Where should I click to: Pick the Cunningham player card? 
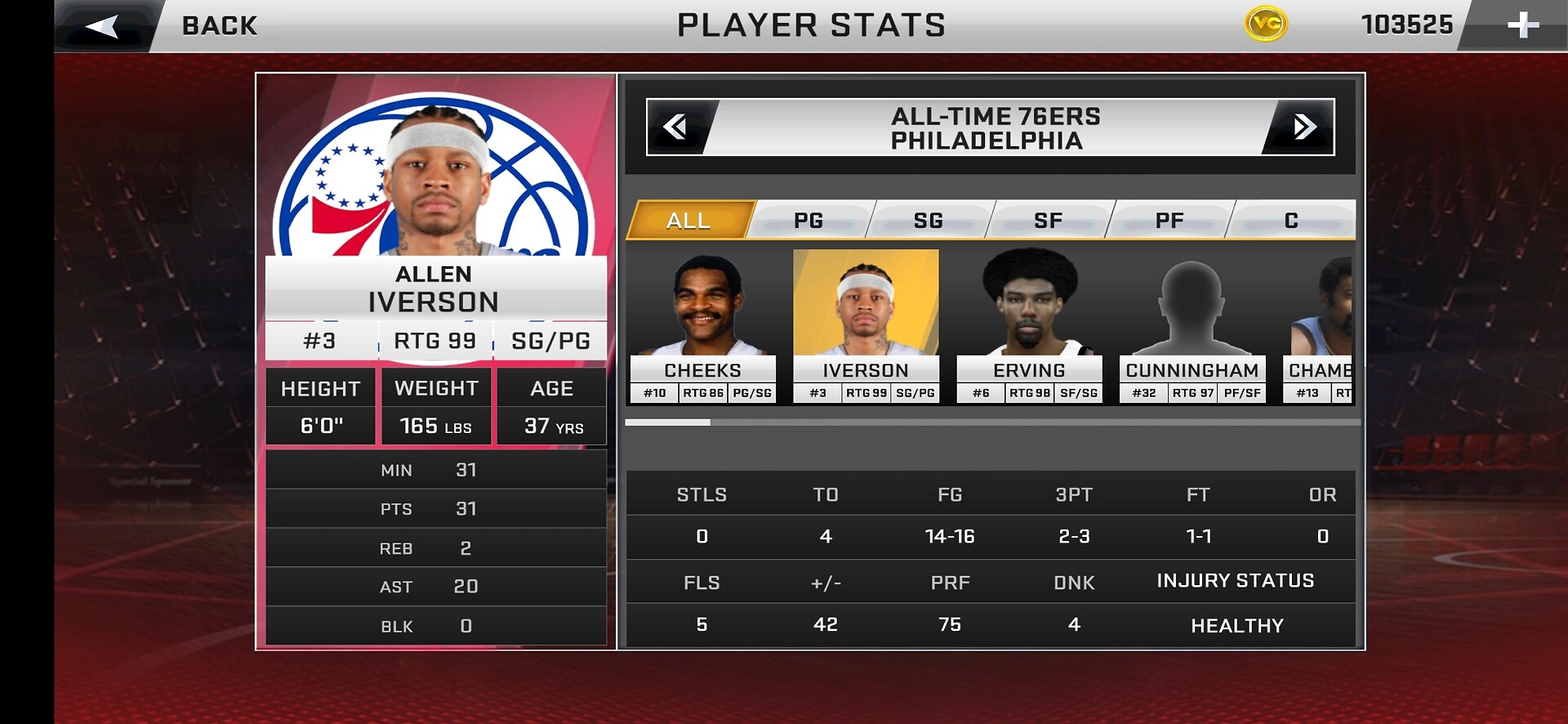[x=1192, y=327]
